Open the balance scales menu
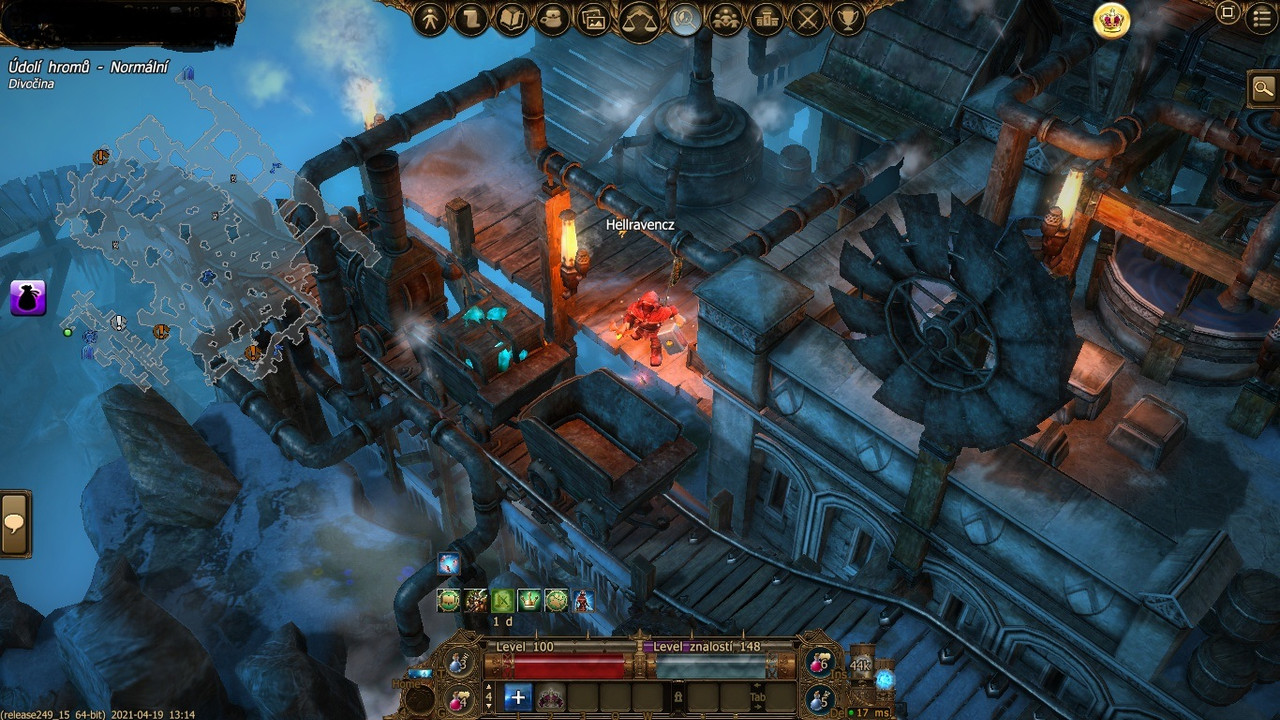The height and width of the screenshot is (720, 1280). 639,19
